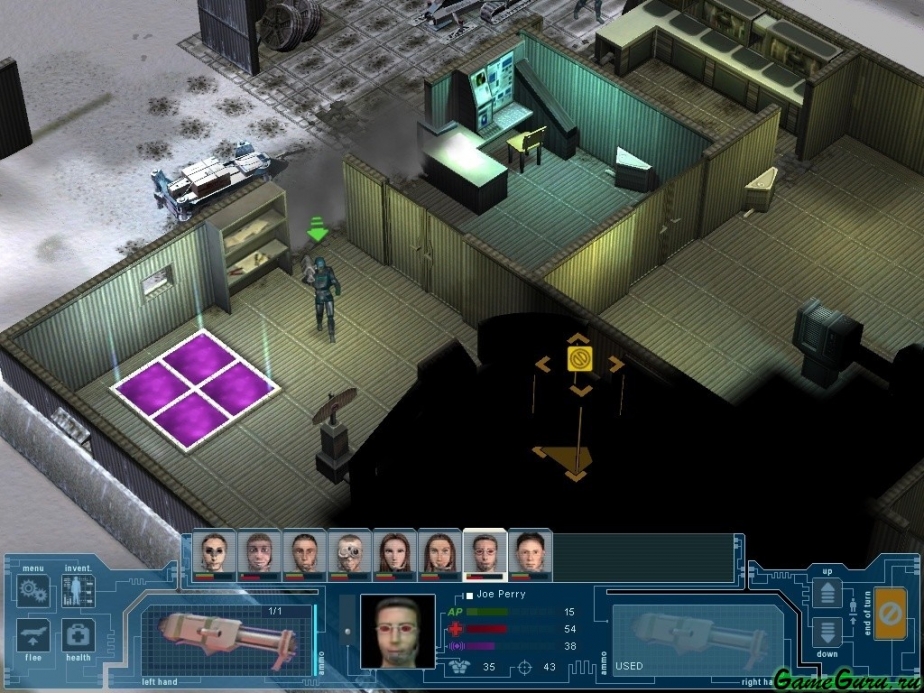
Task: Select the last squad member portrait
Action: [528, 552]
